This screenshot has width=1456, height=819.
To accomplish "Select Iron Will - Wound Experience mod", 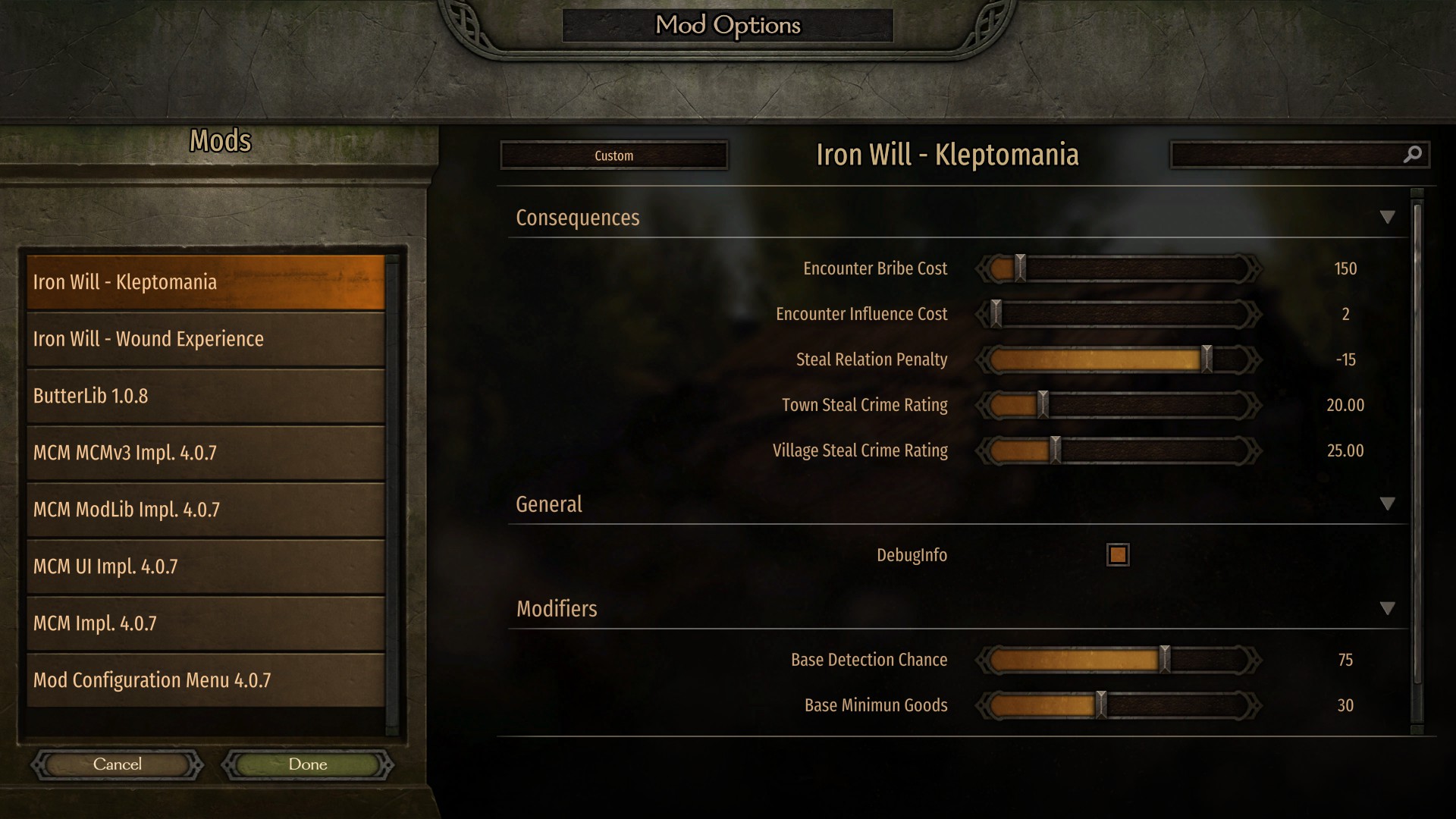I will 205,339.
